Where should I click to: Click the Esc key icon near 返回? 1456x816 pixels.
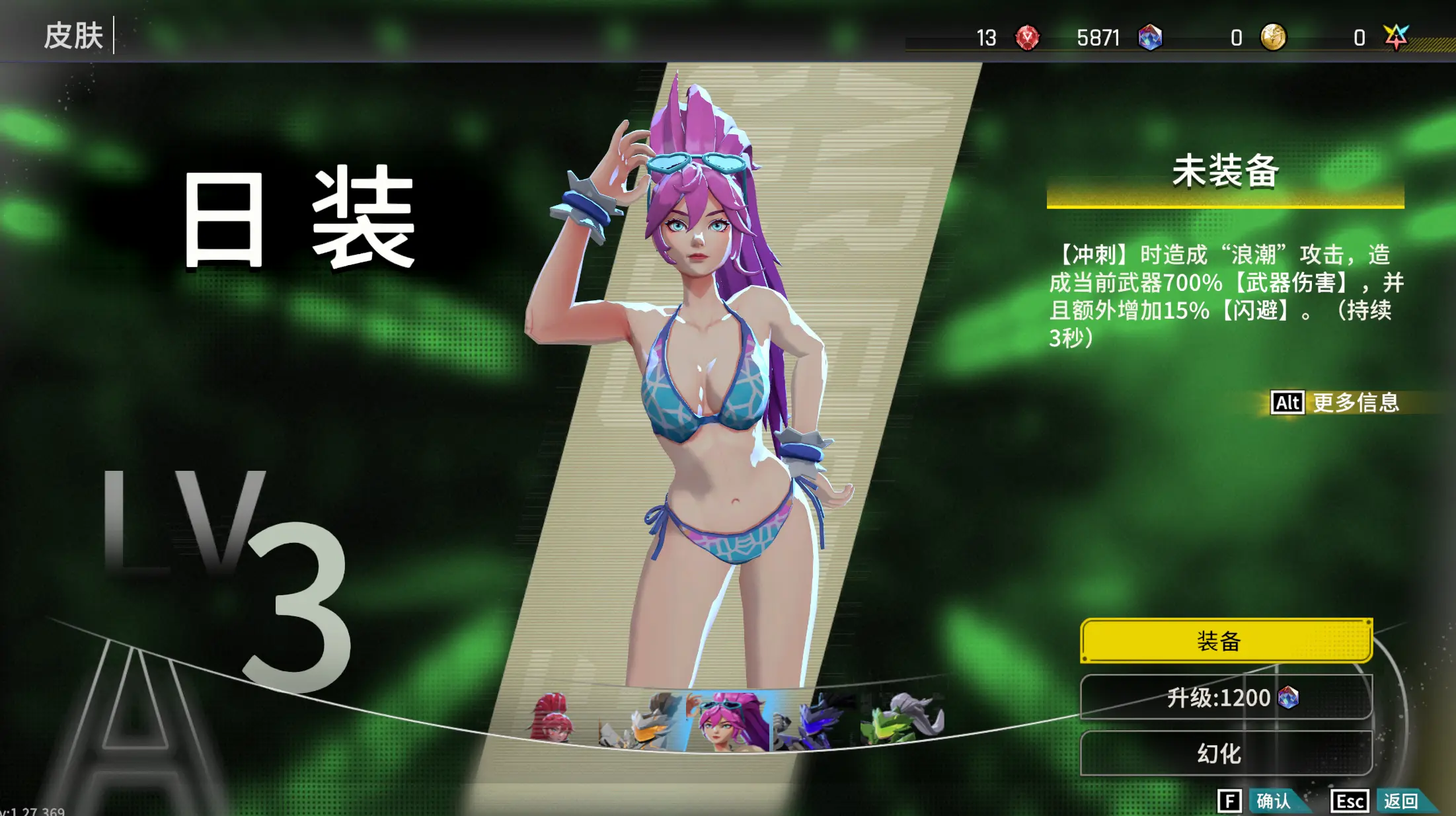pyautogui.click(x=1350, y=799)
